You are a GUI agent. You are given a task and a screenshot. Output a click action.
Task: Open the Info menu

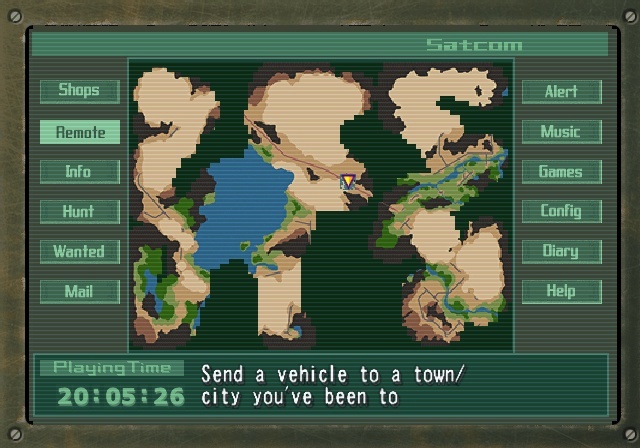[79, 171]
